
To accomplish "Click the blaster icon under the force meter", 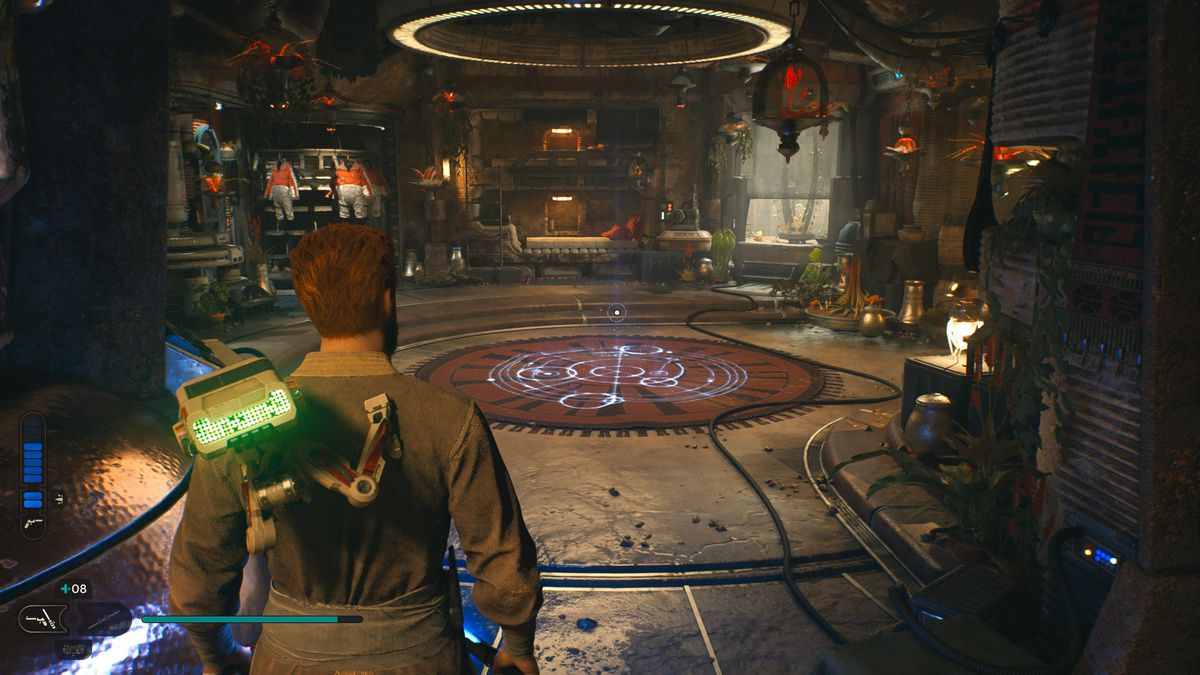I will [33, 523].
